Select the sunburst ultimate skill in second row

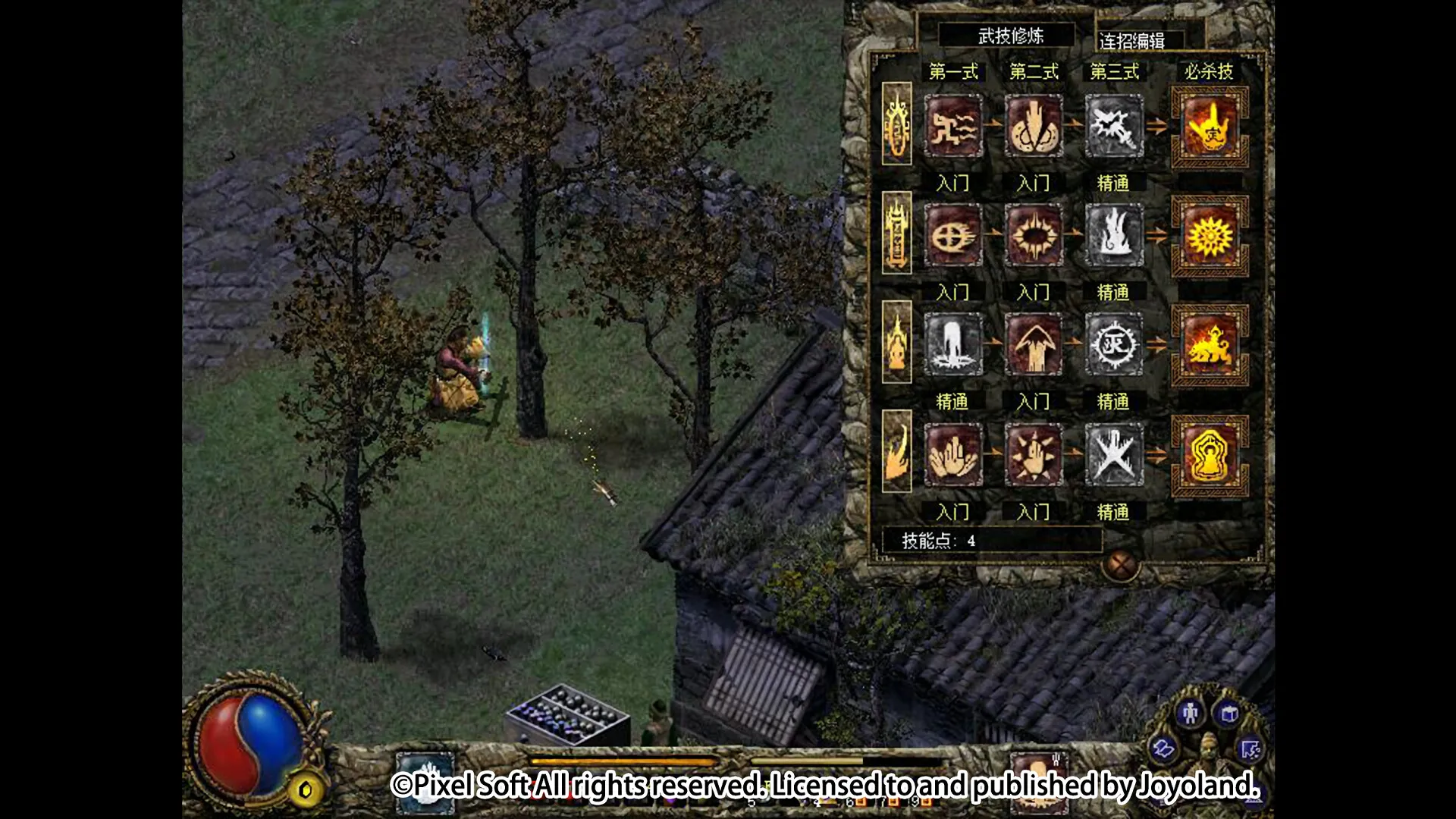(1210, 234)
